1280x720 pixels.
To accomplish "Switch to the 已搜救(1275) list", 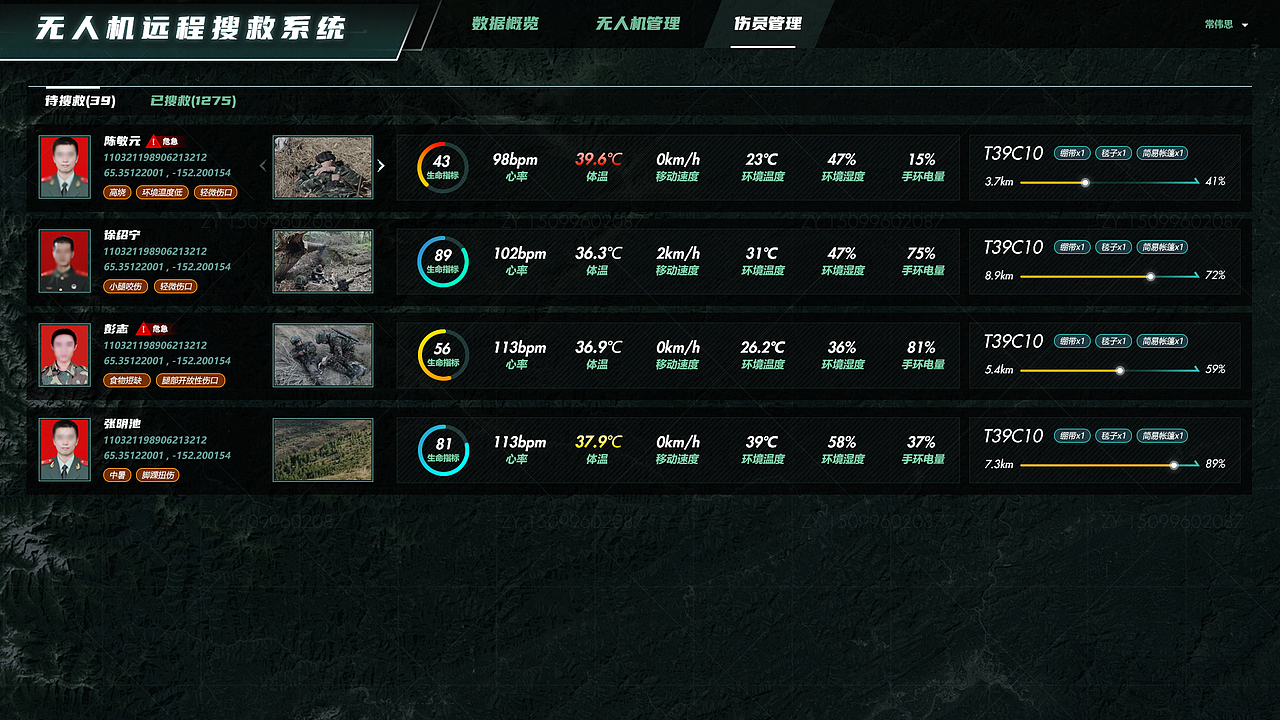I will (x=190, y=101).
